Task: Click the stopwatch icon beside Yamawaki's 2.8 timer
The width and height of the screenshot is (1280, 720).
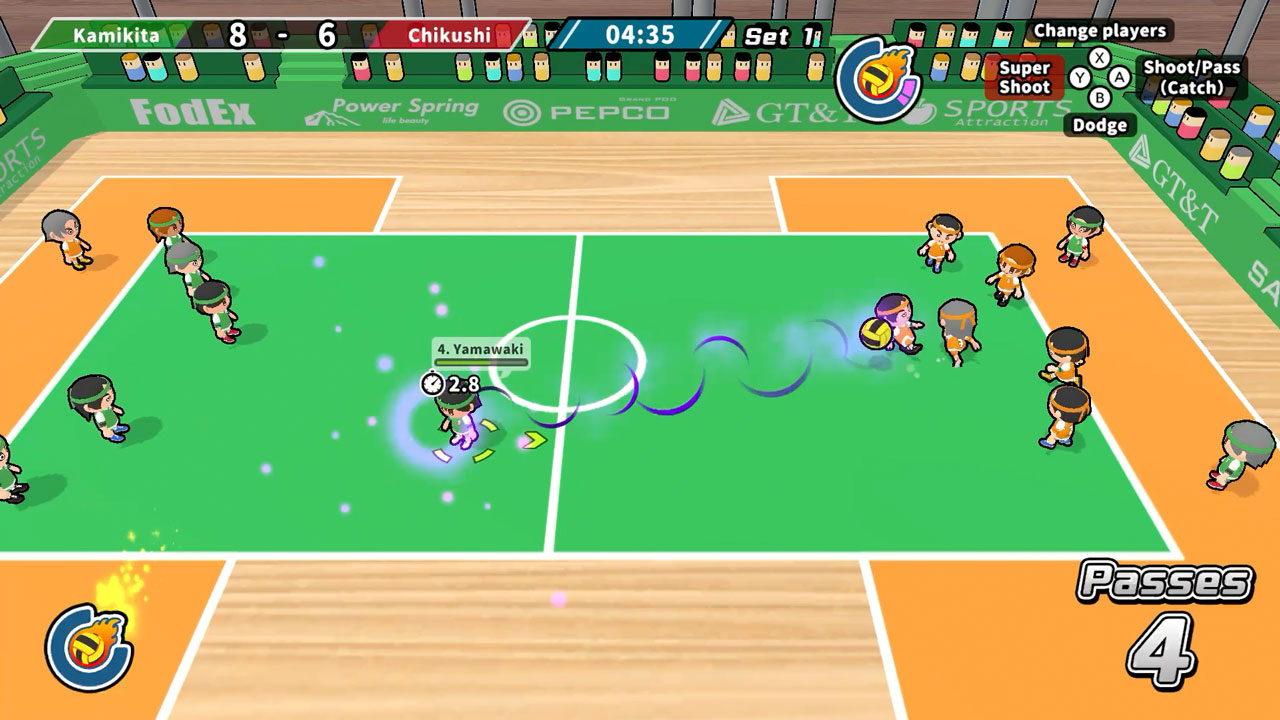Action: tap(432, 384)
